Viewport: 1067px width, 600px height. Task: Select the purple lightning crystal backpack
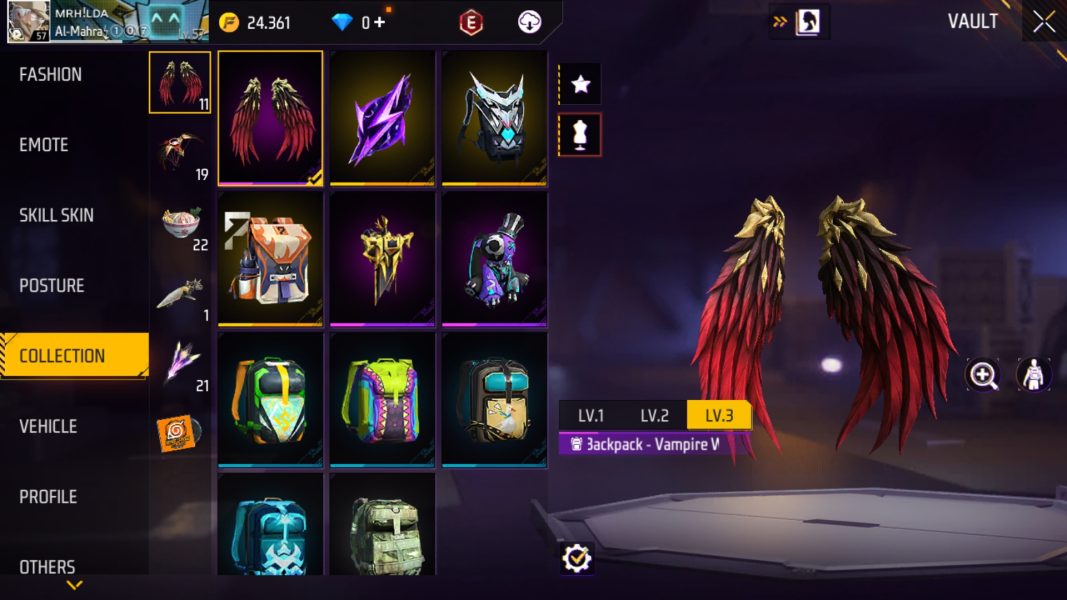tap(382, 118)
